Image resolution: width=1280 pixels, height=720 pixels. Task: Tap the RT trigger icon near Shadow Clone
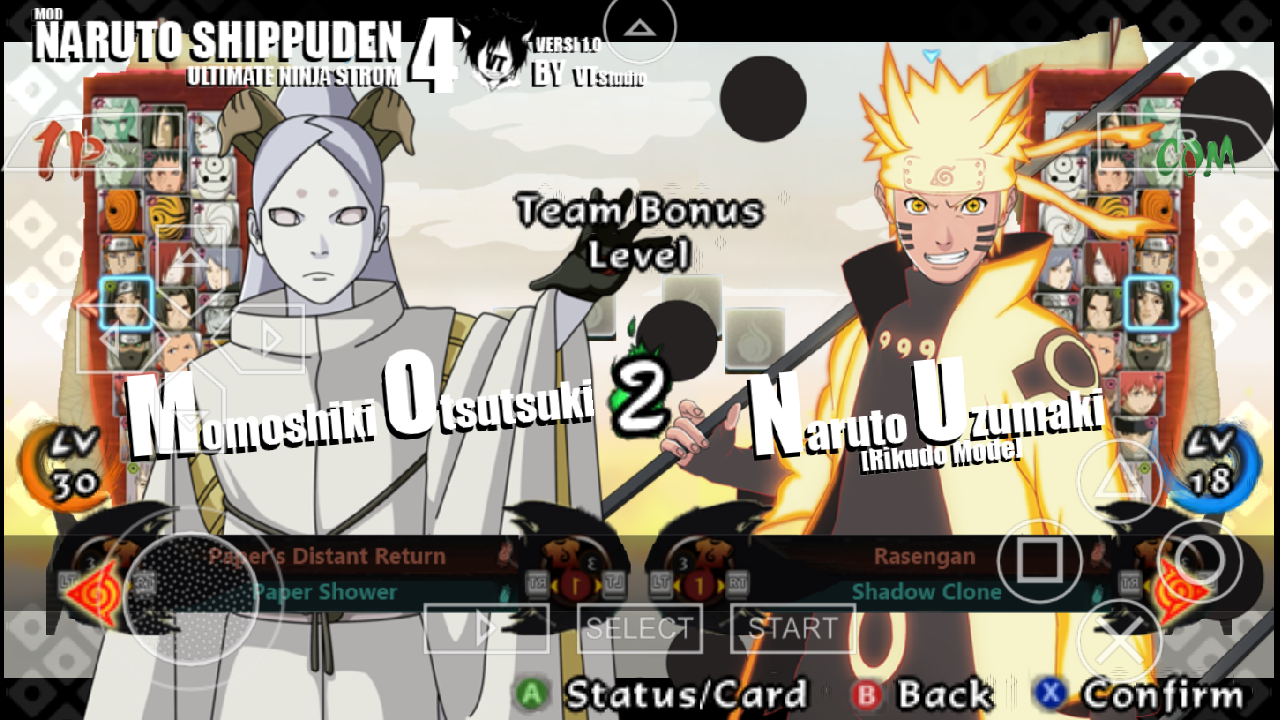(737, 584)
